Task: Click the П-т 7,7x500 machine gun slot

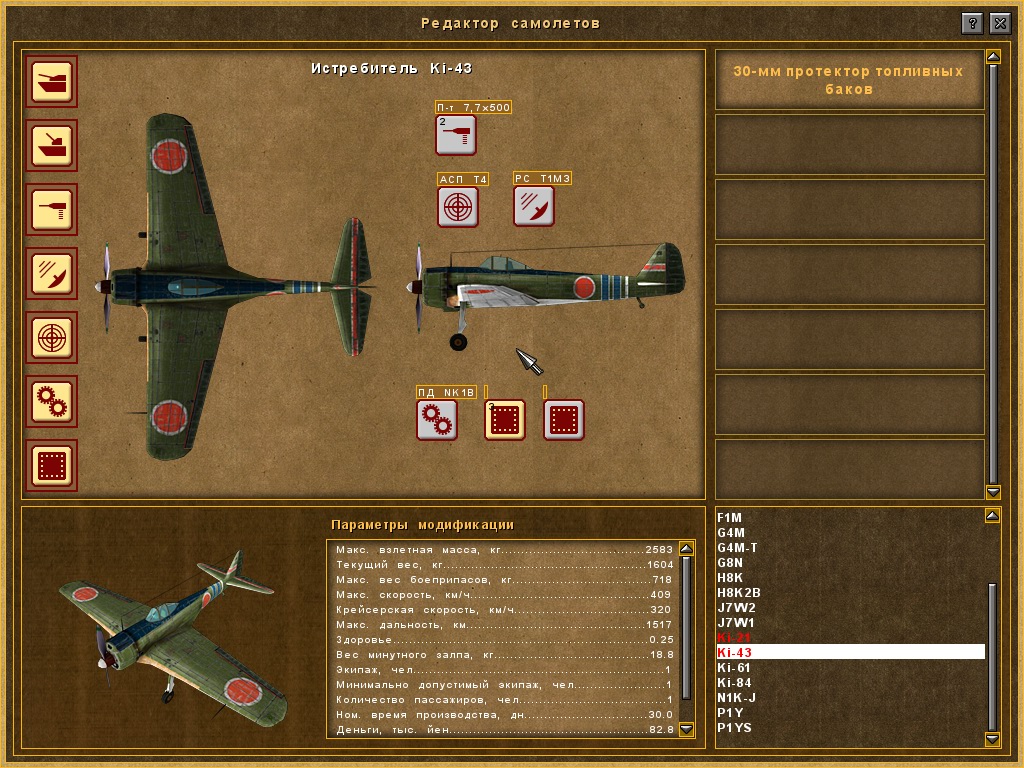Action: tap(456, 135)
